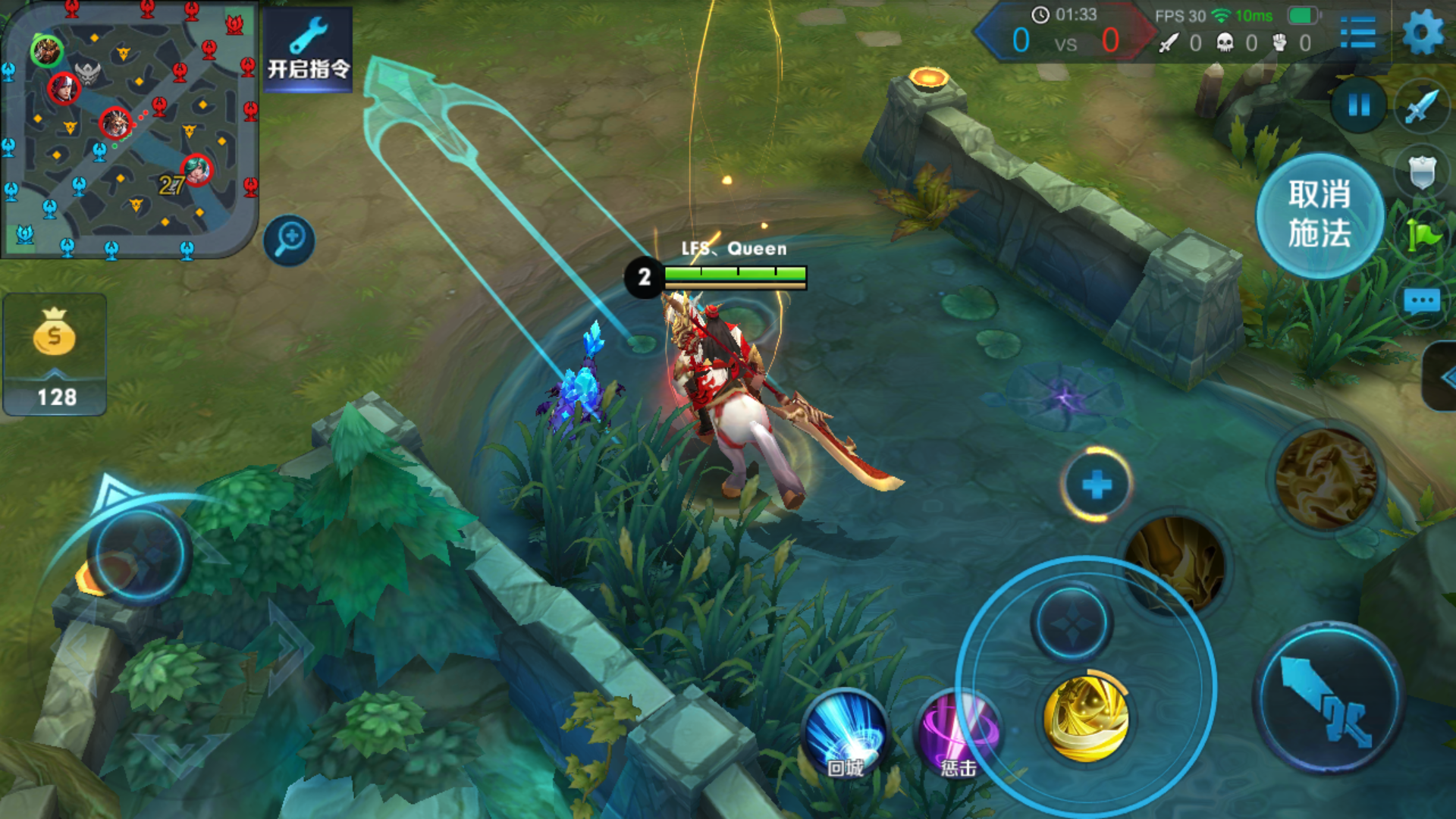1456x819 pixels.
Task: Expand the right-edge side panel arrow
Action: 1442,377
